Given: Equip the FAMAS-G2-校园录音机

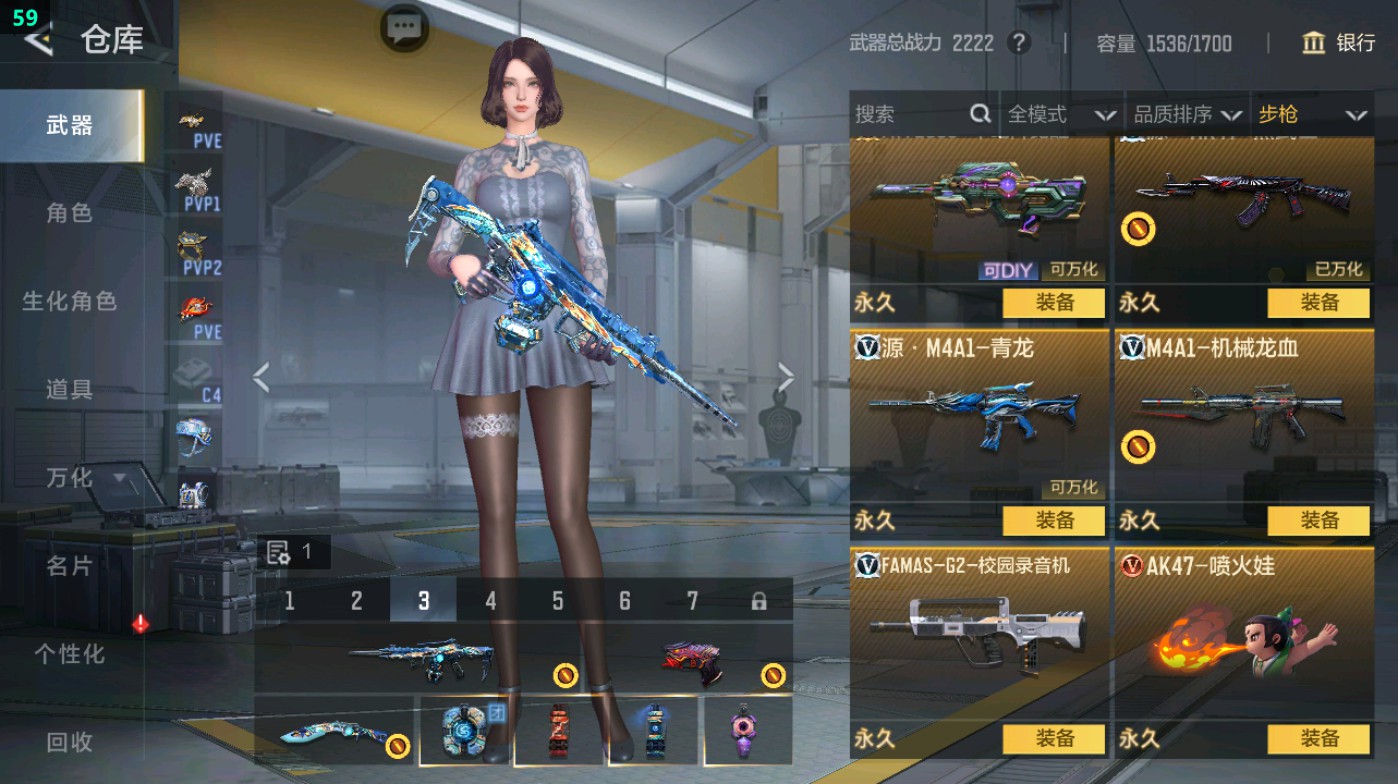Looking at the screenshot, I should tap(1054, 738).
